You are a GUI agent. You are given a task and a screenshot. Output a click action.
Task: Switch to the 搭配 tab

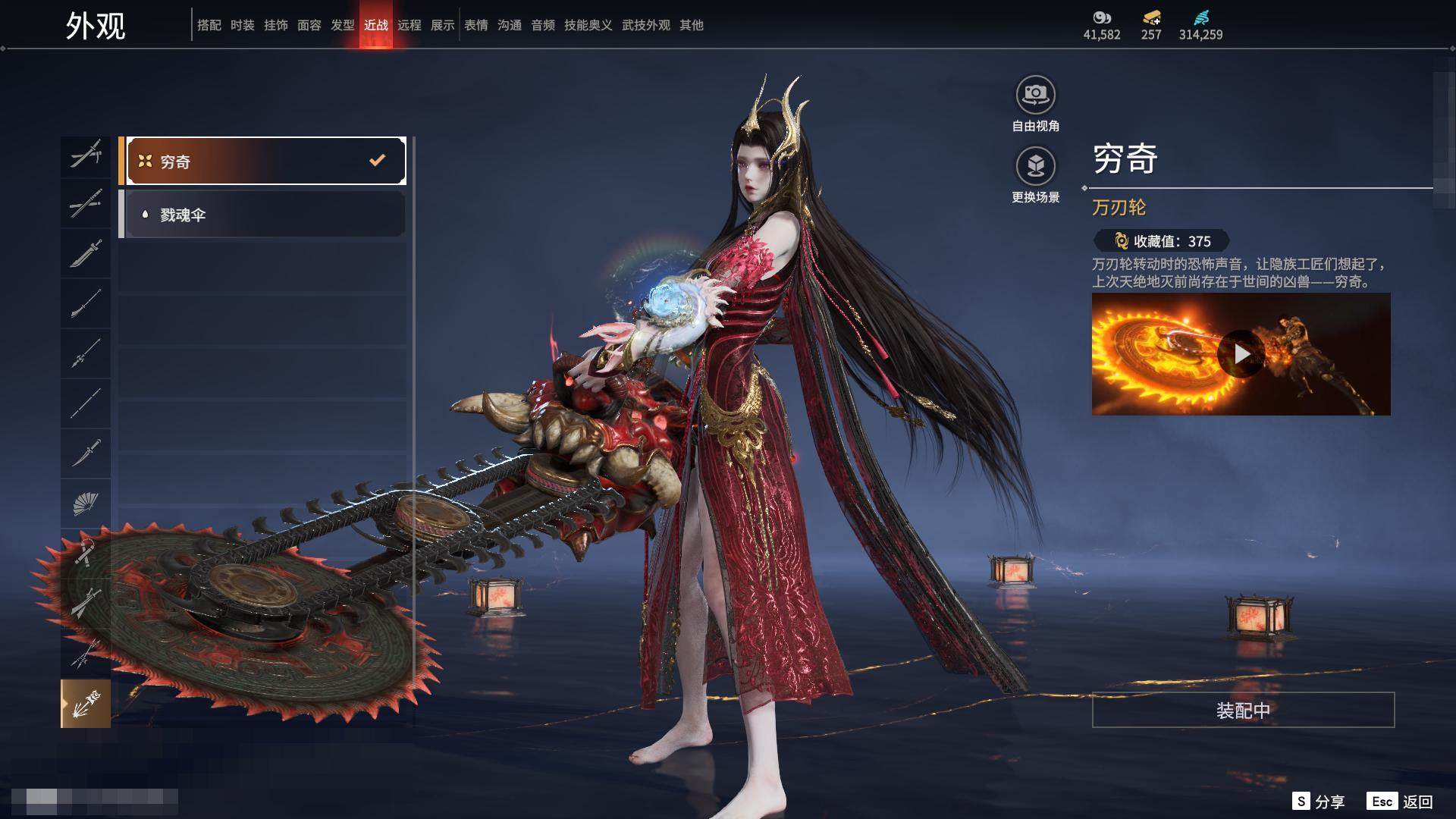[x=209, y=25]
